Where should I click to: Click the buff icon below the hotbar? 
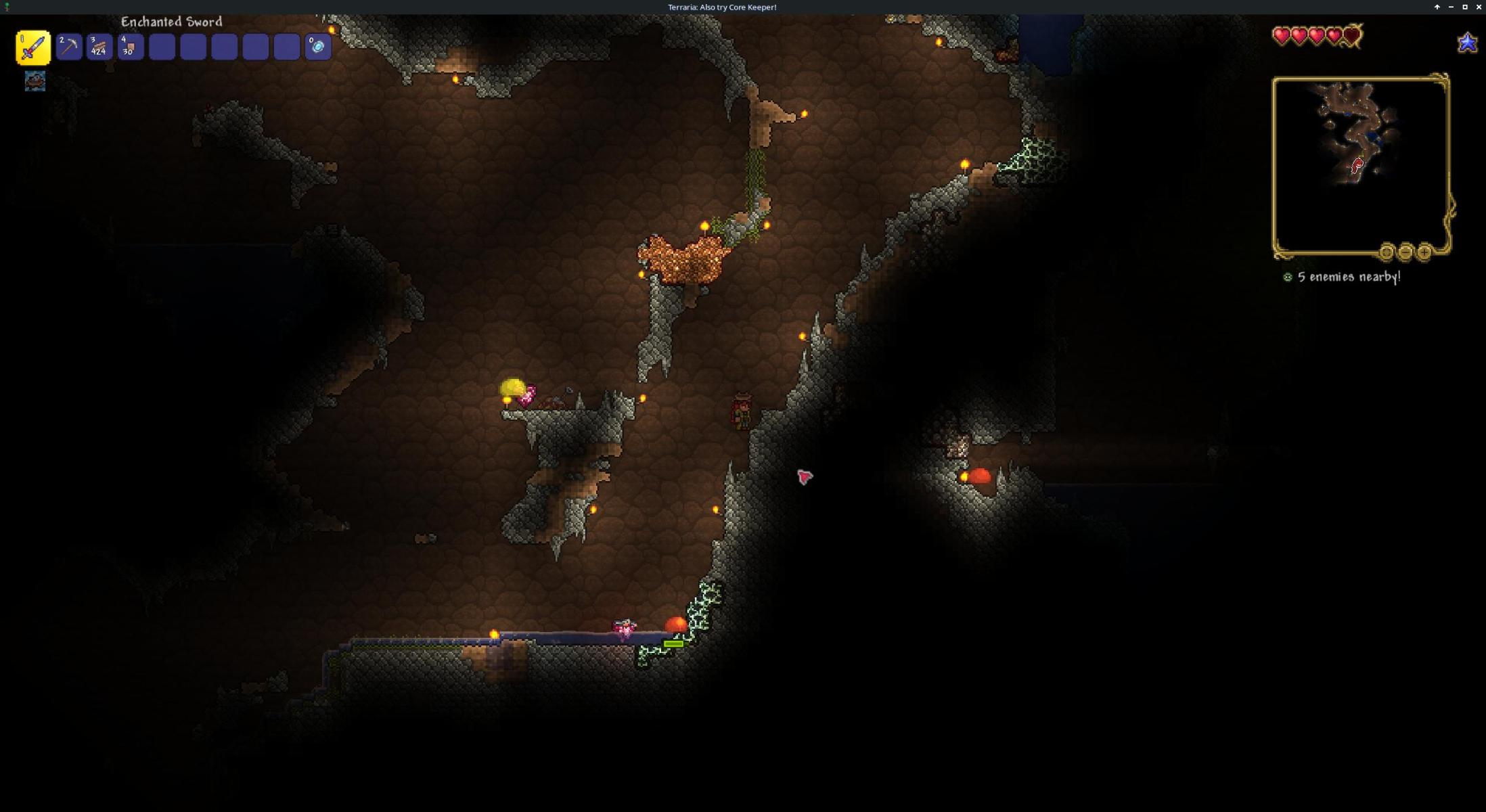click(x=35, y=81)
